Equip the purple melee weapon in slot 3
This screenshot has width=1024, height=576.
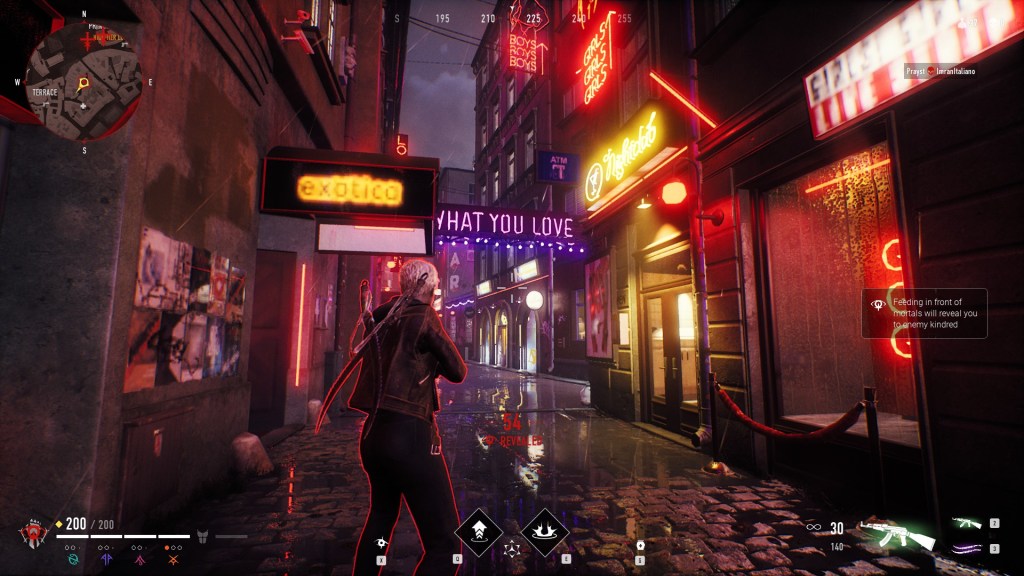click(968, 548)
